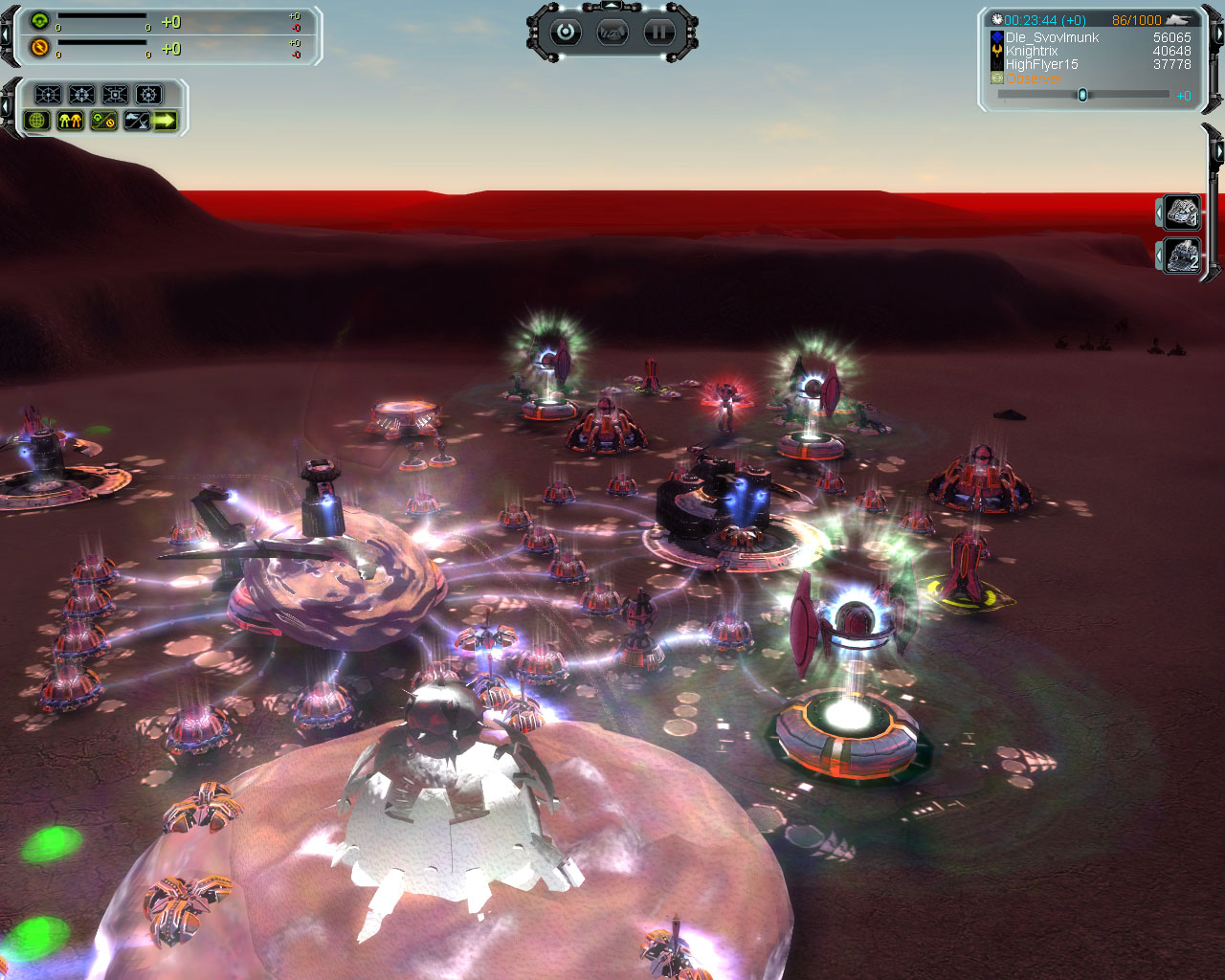This screenshot has width=1225, height=980.
Task: Pause the game with the pause button
Action: pos(658,33)
